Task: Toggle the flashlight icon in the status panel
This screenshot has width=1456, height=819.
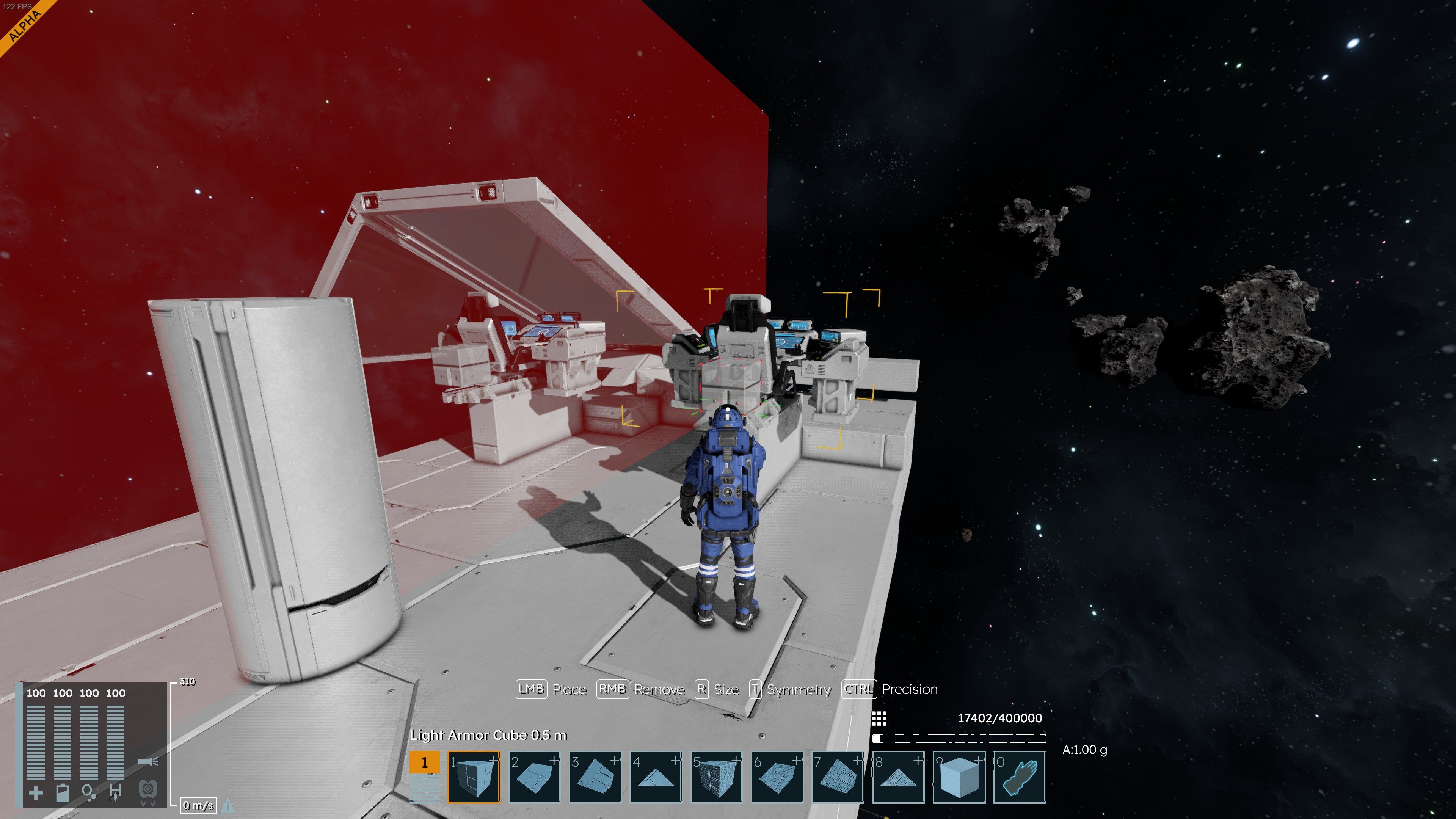Action: (x=148, y=762)
